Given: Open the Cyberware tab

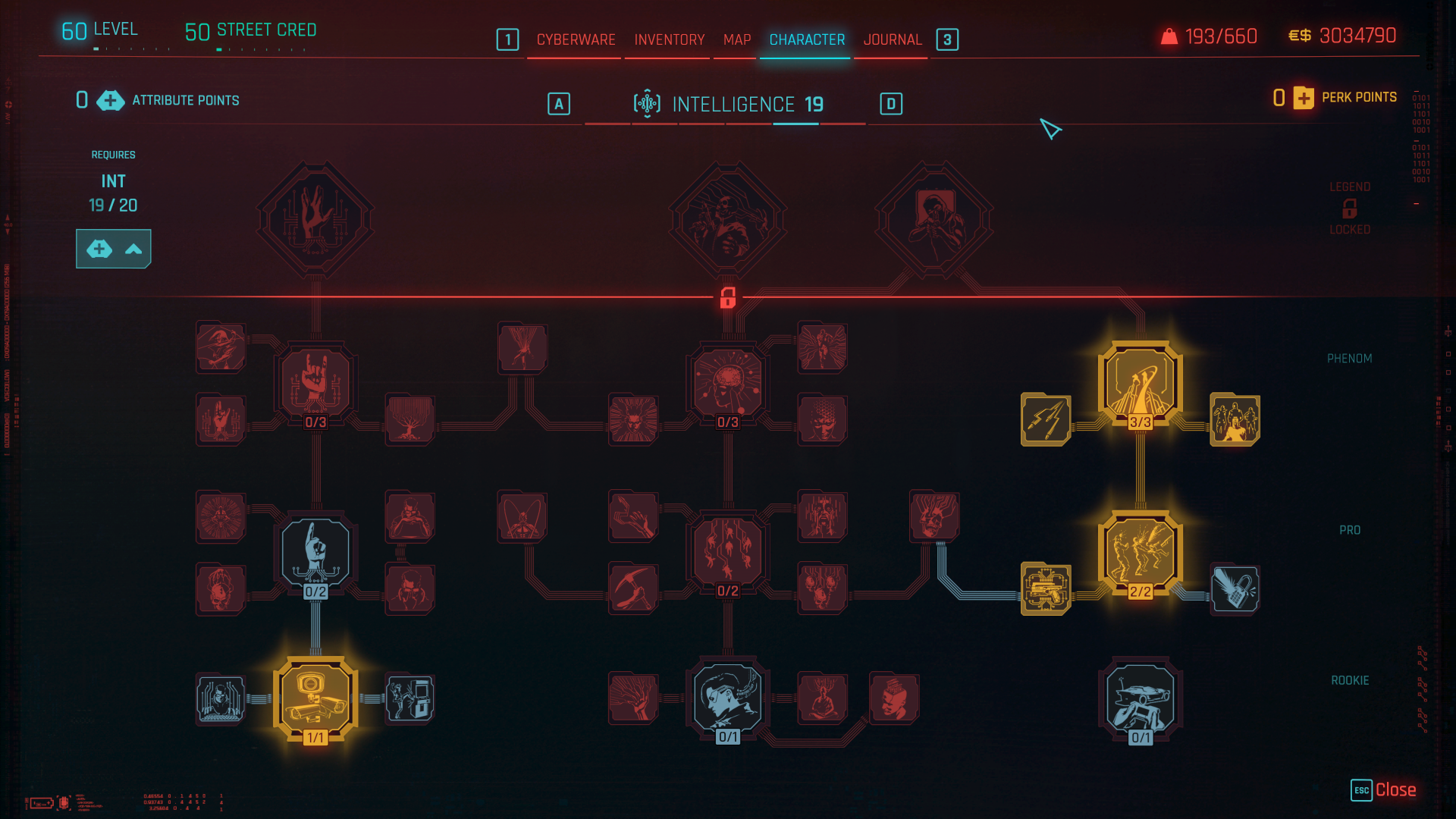Looking at the screenshot, I should pyautogui.click(x=576, y=39).
